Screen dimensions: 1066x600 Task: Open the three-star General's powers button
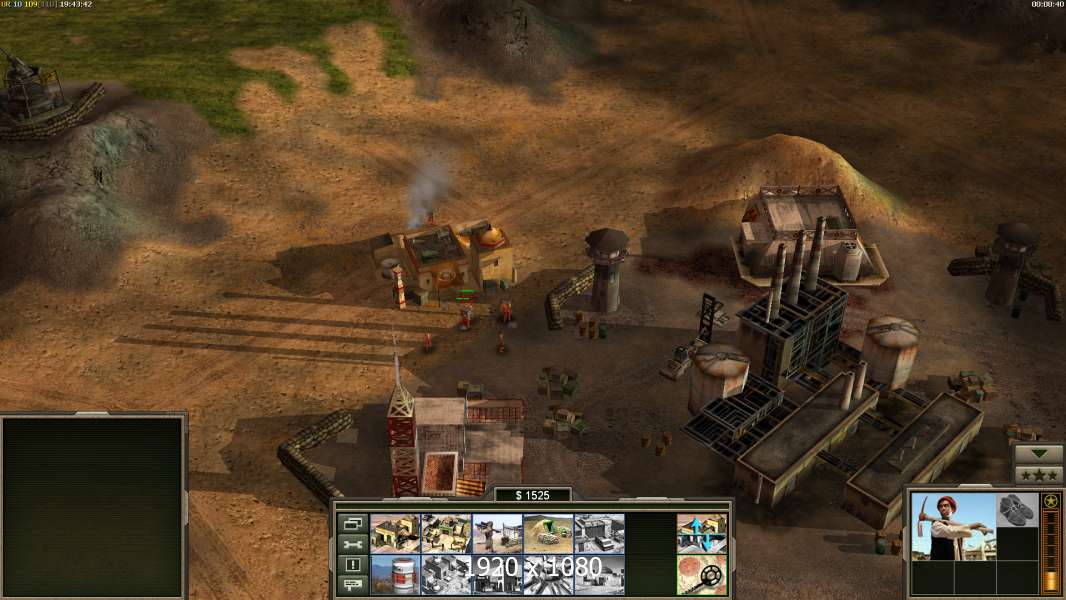(x=1039, y=473)
